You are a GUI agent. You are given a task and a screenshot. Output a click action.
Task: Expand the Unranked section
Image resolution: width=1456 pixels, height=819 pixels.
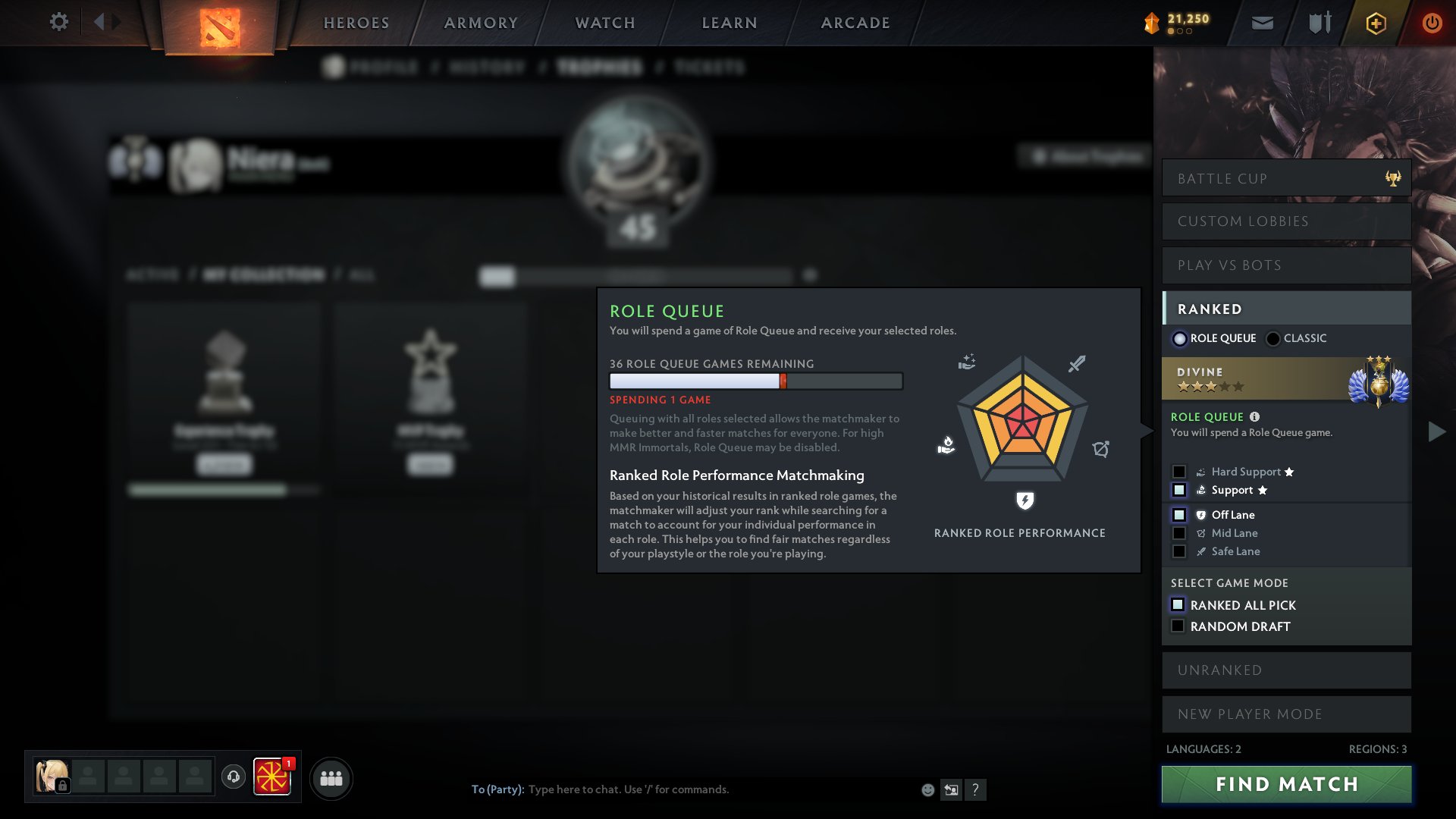coord(1286,670)
